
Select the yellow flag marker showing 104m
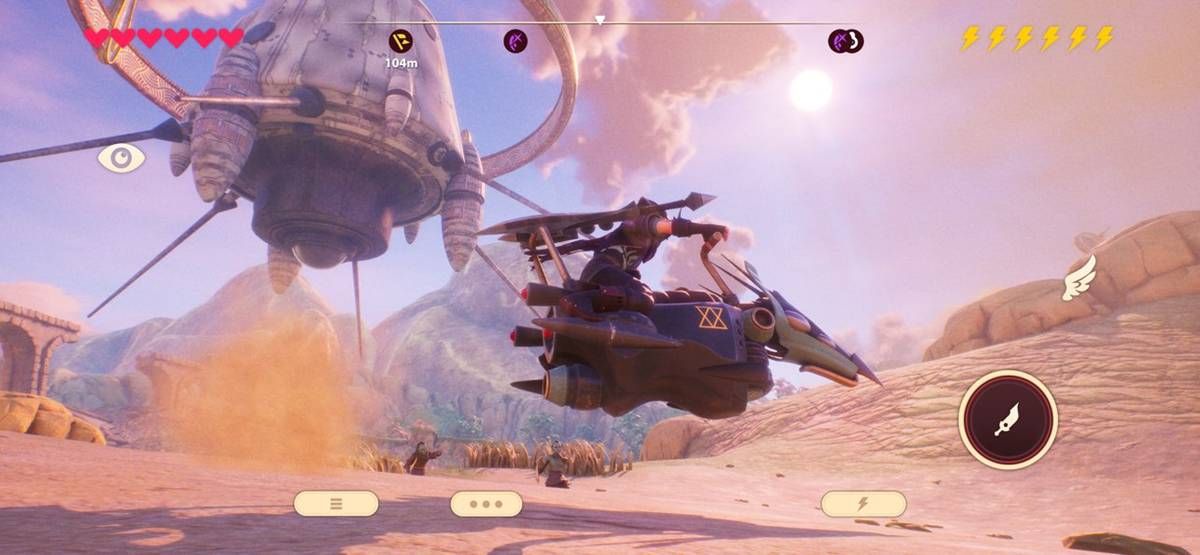coord(400,41)
